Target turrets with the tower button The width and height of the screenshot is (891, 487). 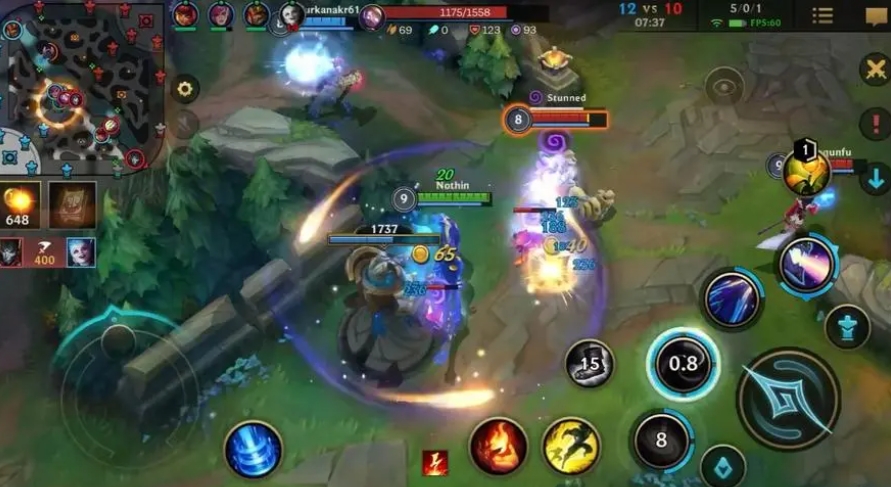[847, 327]
